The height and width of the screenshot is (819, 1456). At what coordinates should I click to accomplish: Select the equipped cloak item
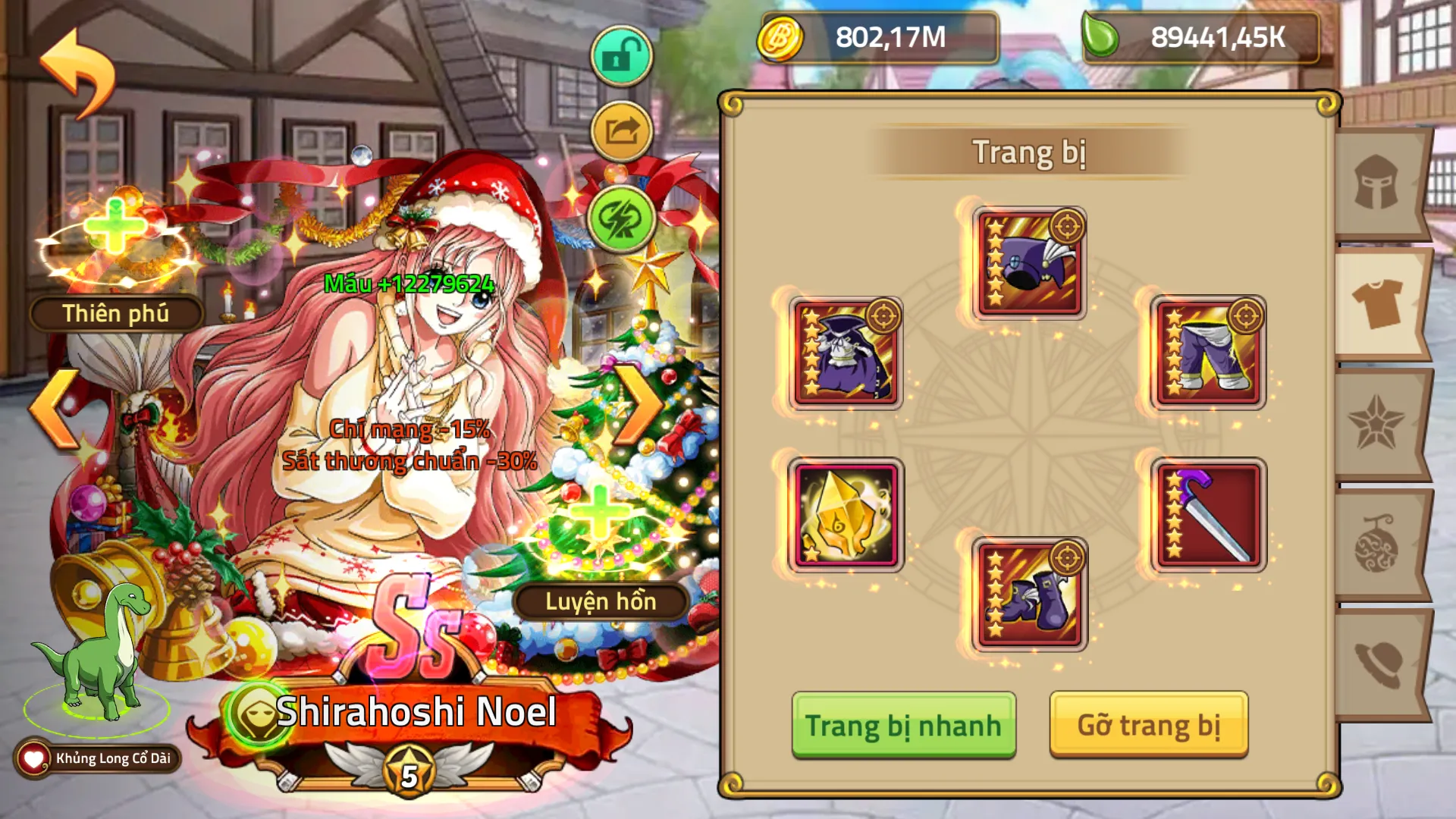(x=844, y=353)
